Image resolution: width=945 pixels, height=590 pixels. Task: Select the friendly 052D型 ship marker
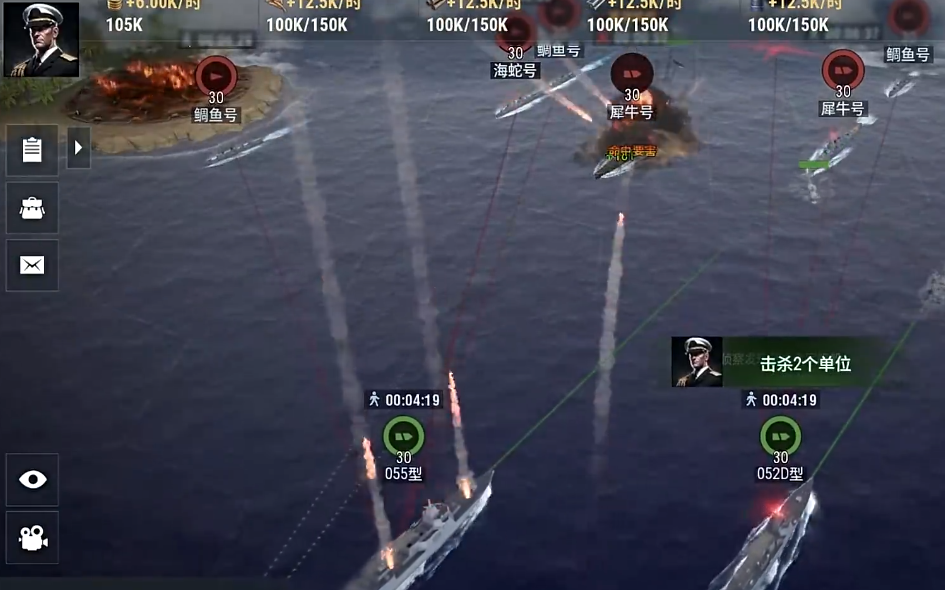(x=780, y=437)
